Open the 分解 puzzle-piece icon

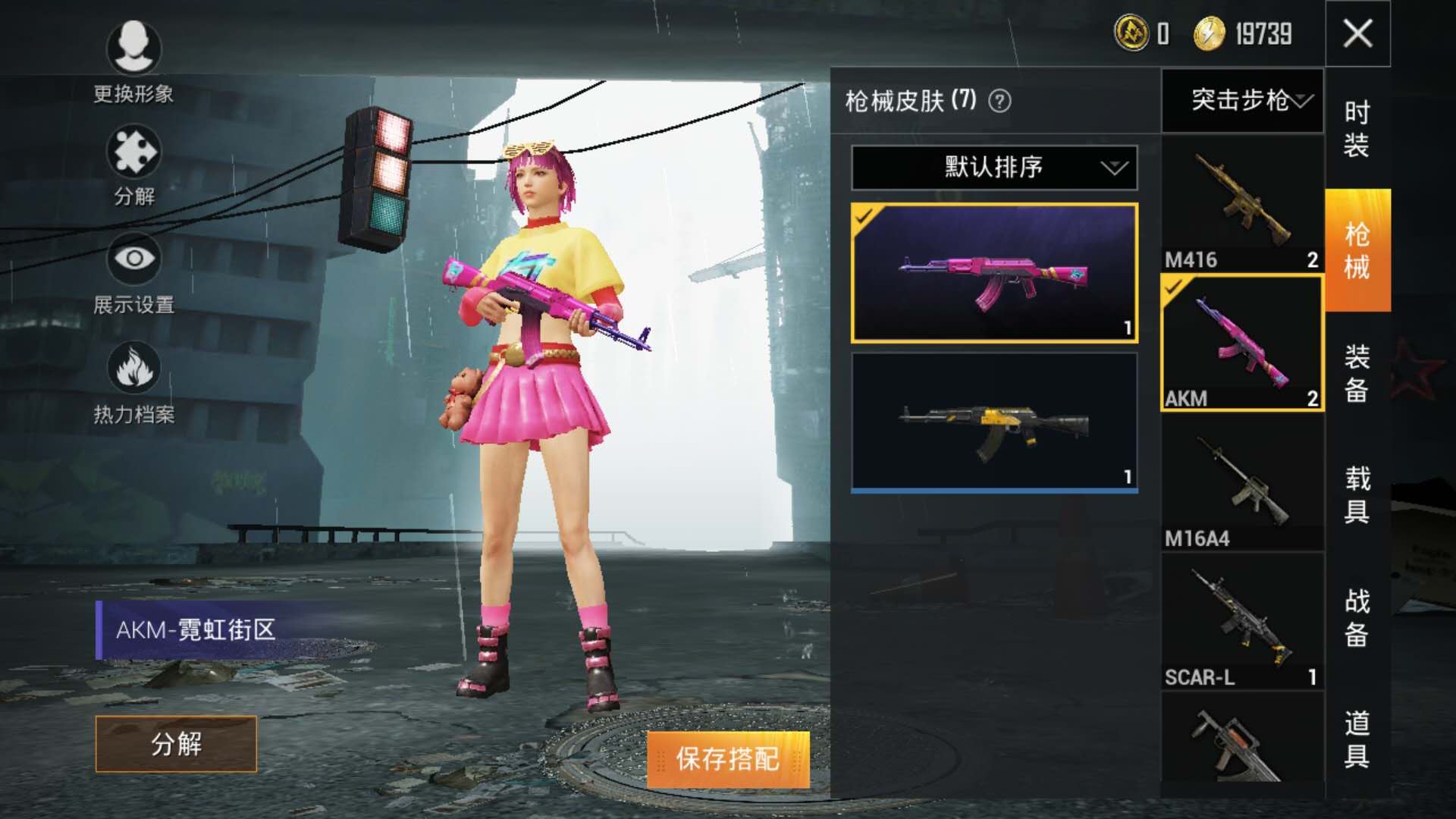click(x=133, y=152)
